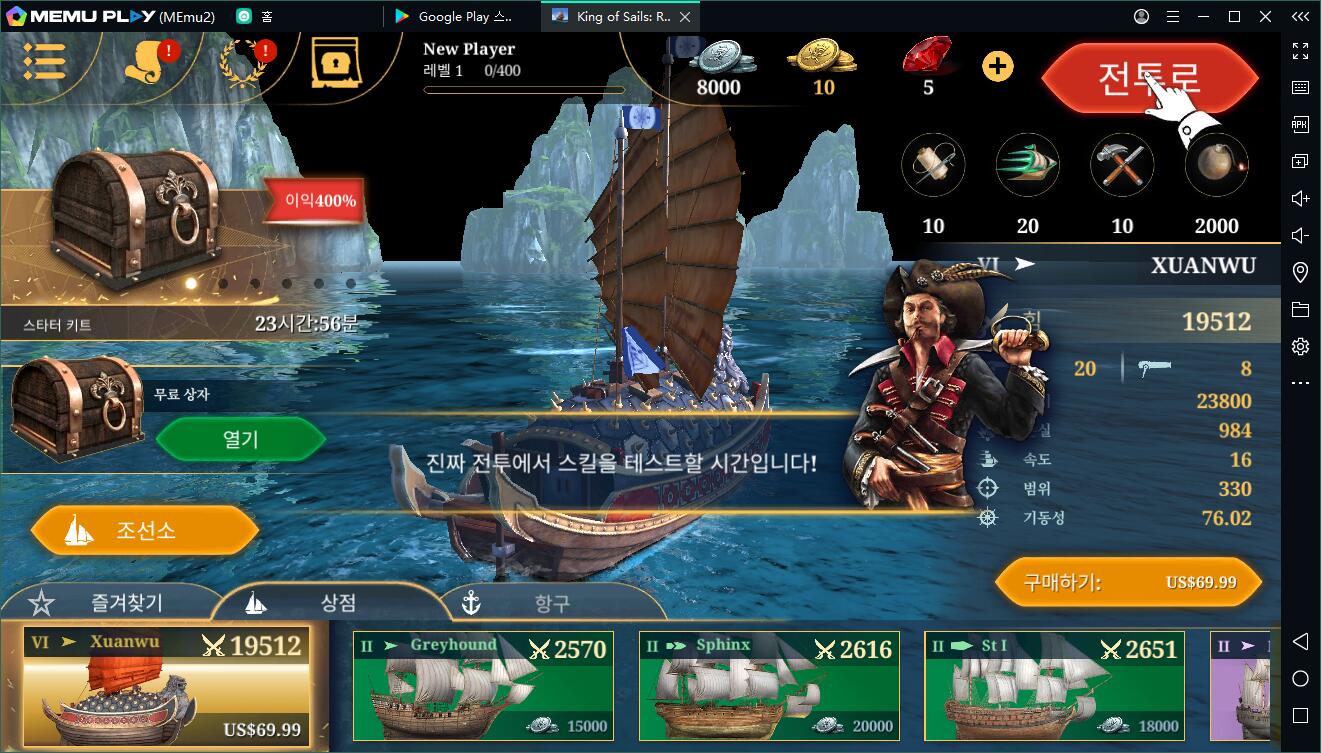
Task: Buy the Xuanwu for US$69.99
Action: click(x=1128, y=582)
